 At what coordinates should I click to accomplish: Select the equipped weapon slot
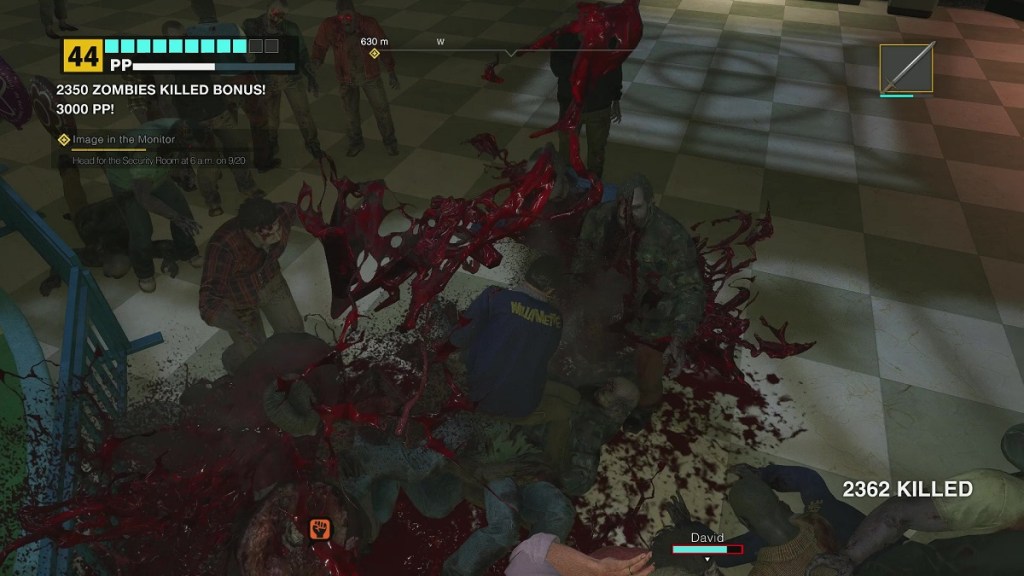[907, 68]
